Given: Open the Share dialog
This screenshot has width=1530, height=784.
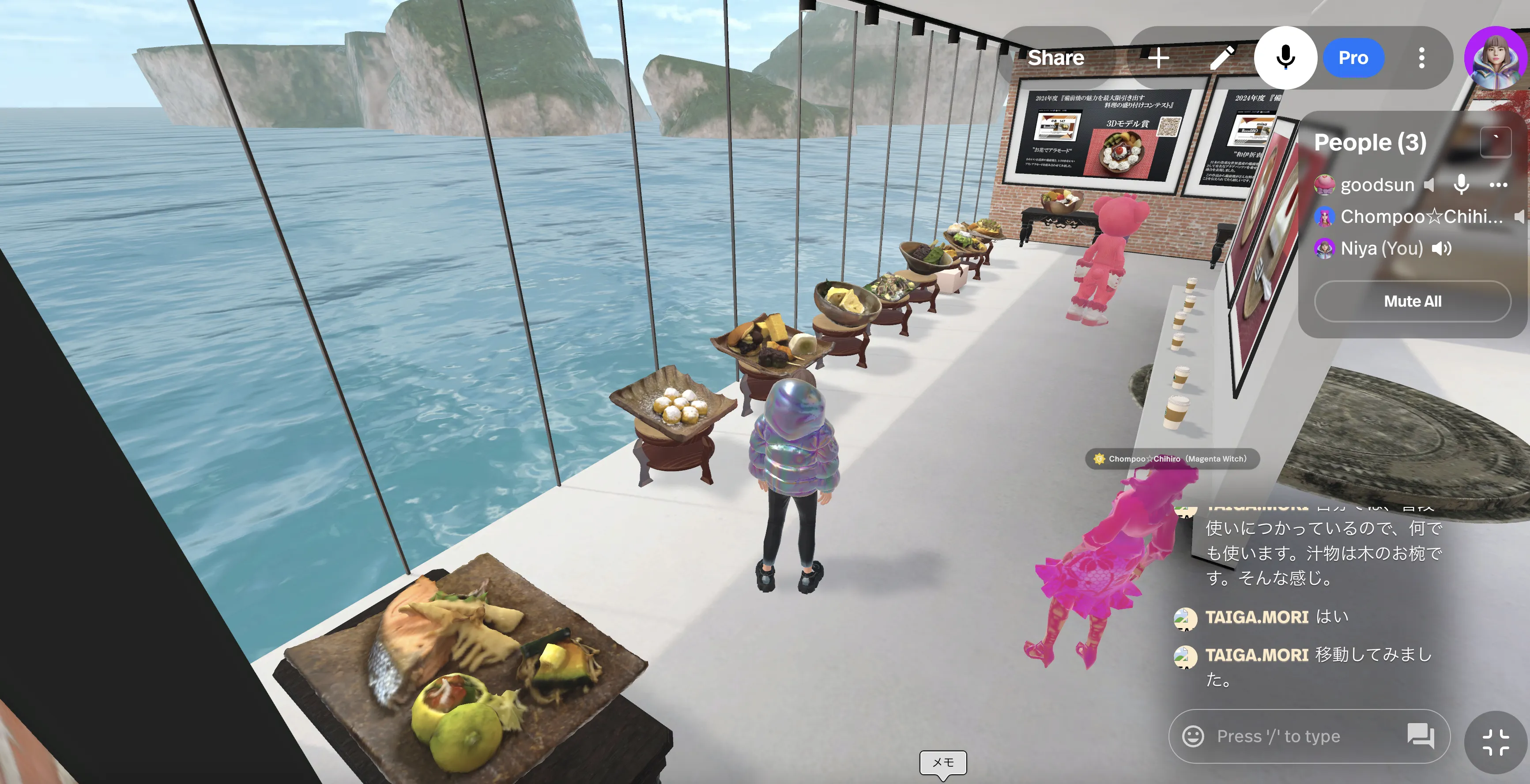Looking at the screenshot, I should 1055,57.
